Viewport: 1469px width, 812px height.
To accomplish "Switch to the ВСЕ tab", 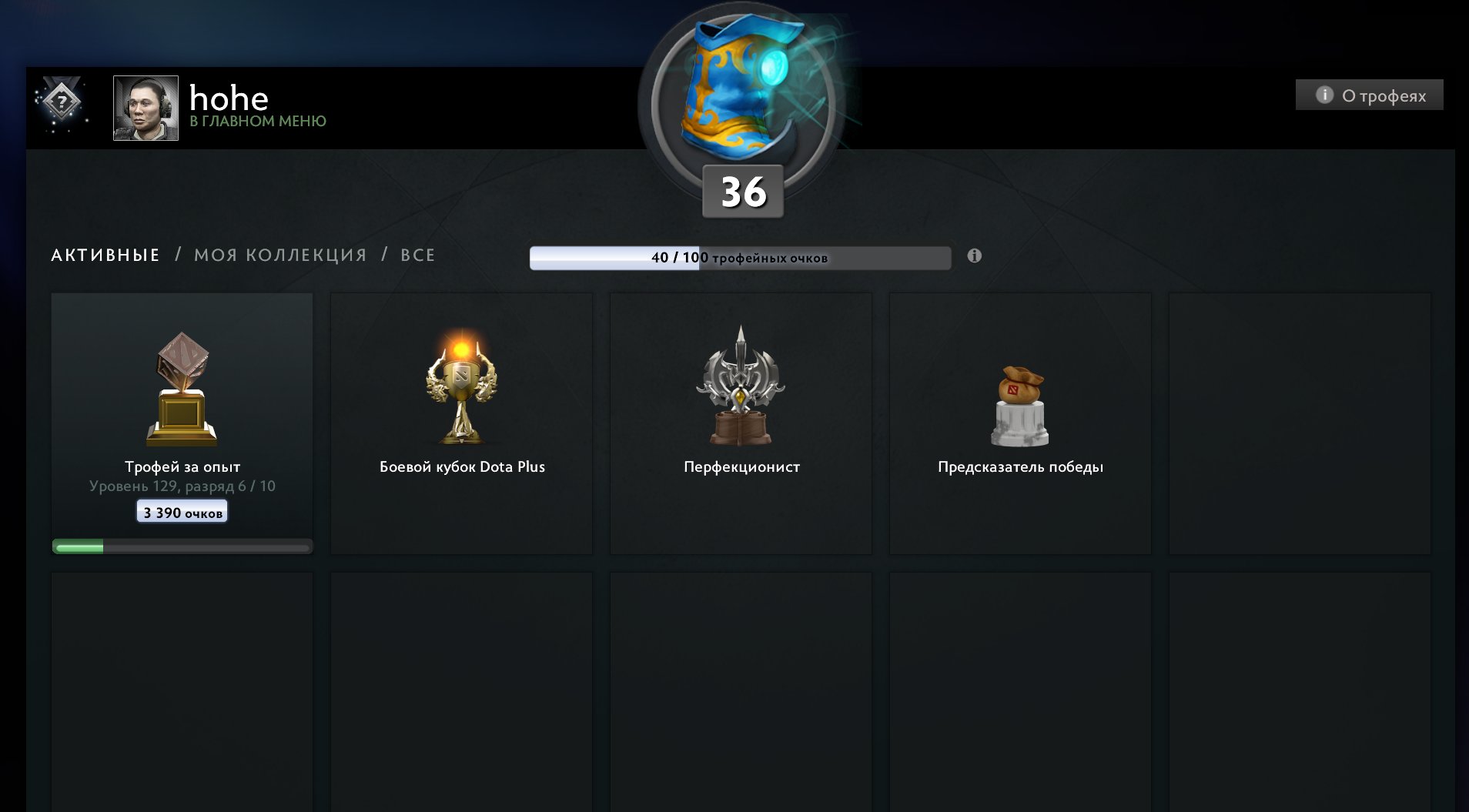I will click(x=417, y=254).
